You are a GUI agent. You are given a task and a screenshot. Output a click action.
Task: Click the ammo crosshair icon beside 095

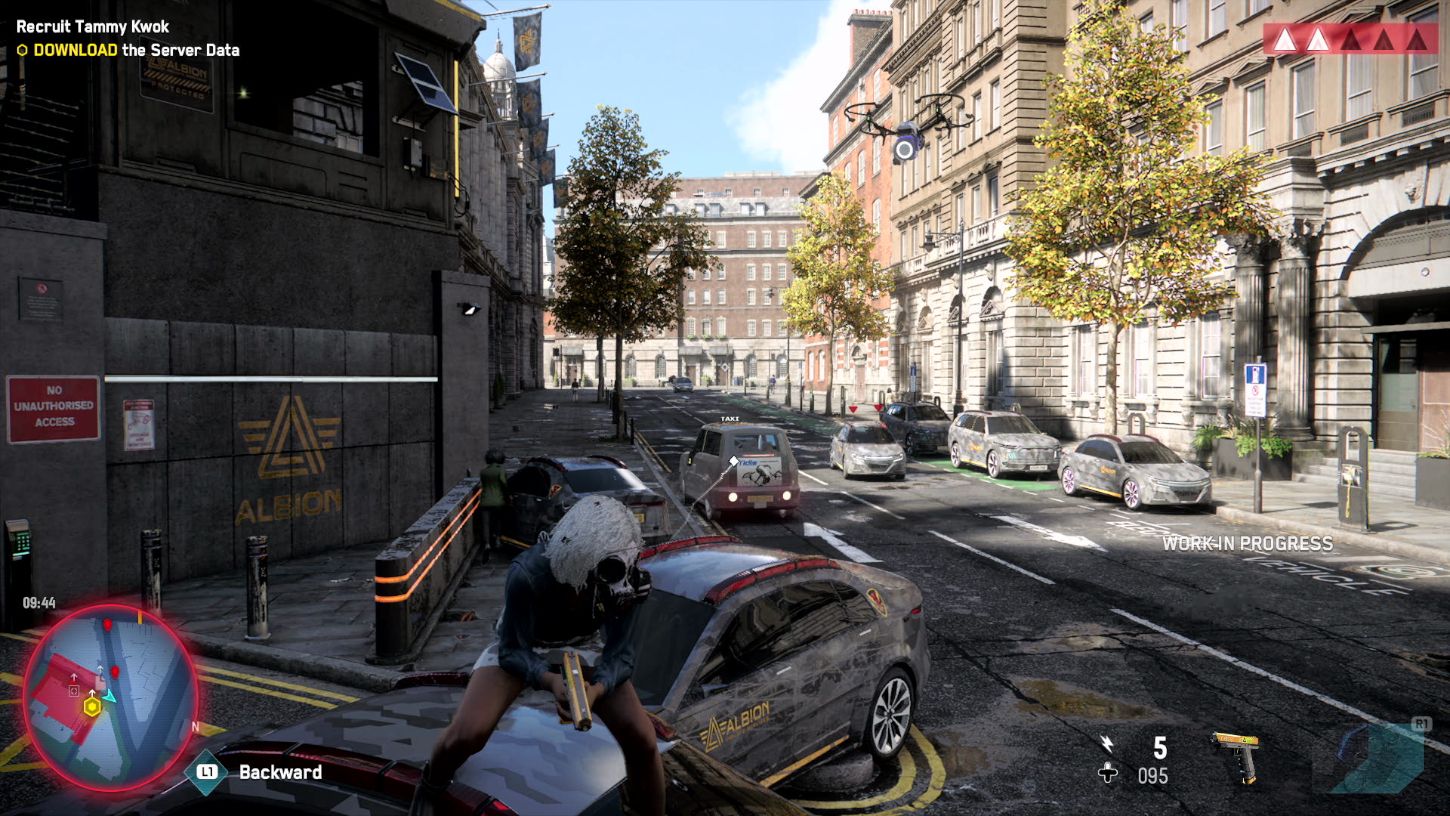point(1107,772)
